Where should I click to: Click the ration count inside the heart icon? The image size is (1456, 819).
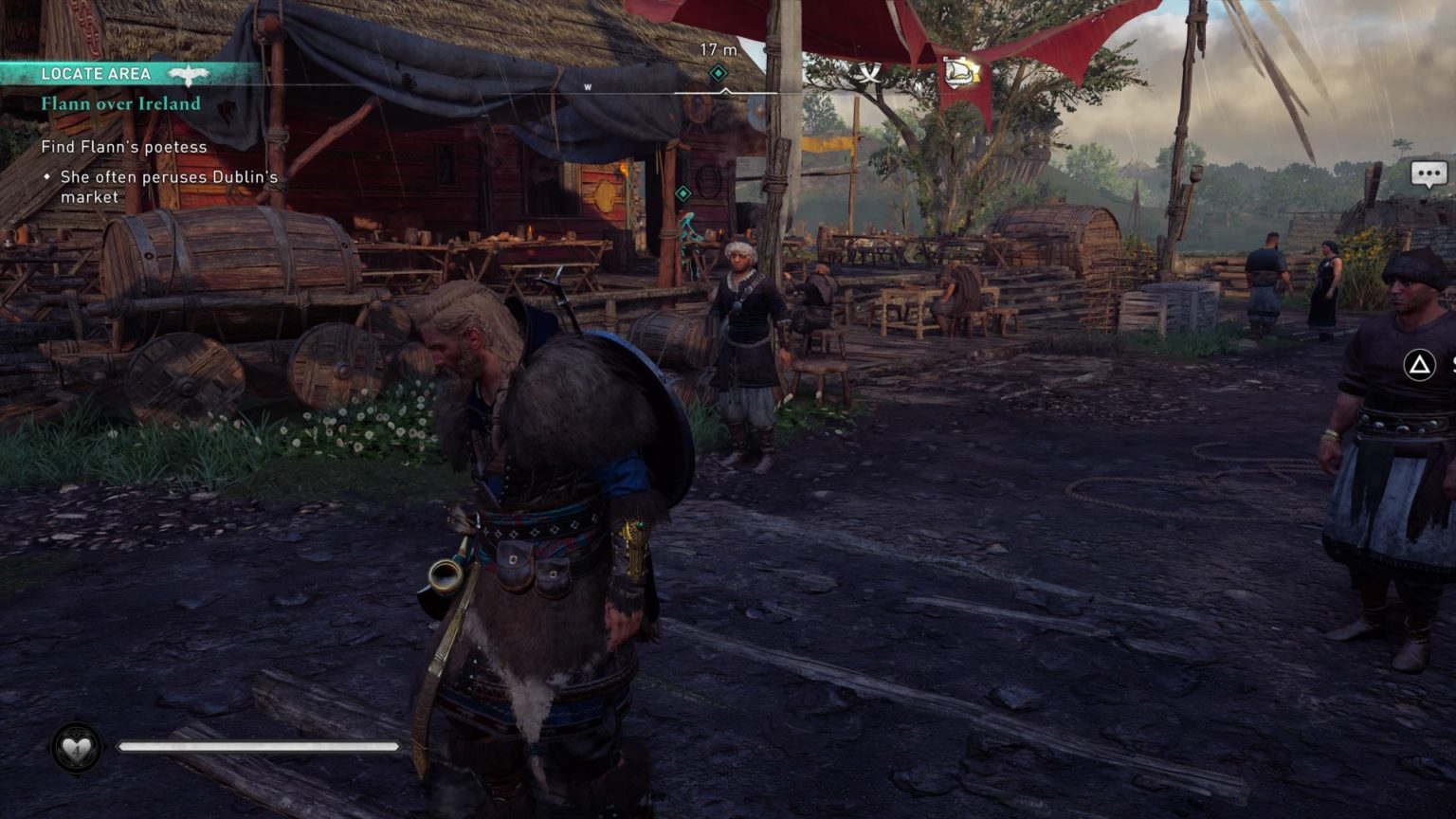(77, 750)
